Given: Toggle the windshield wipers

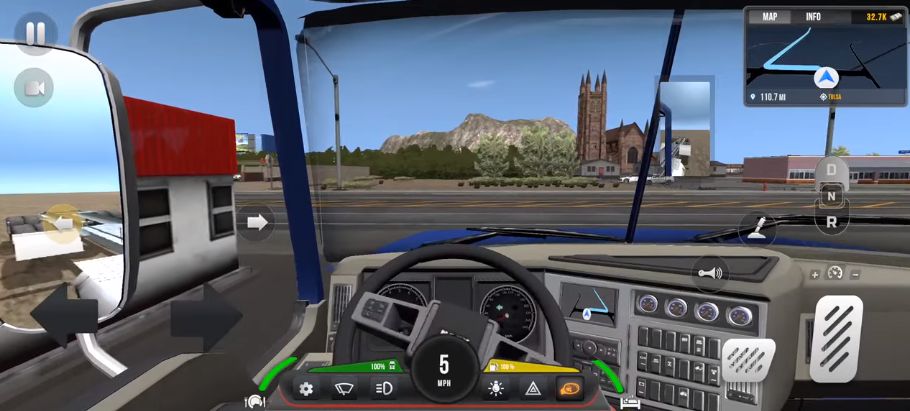Looking at the screenshot, I should pos(344,389).
